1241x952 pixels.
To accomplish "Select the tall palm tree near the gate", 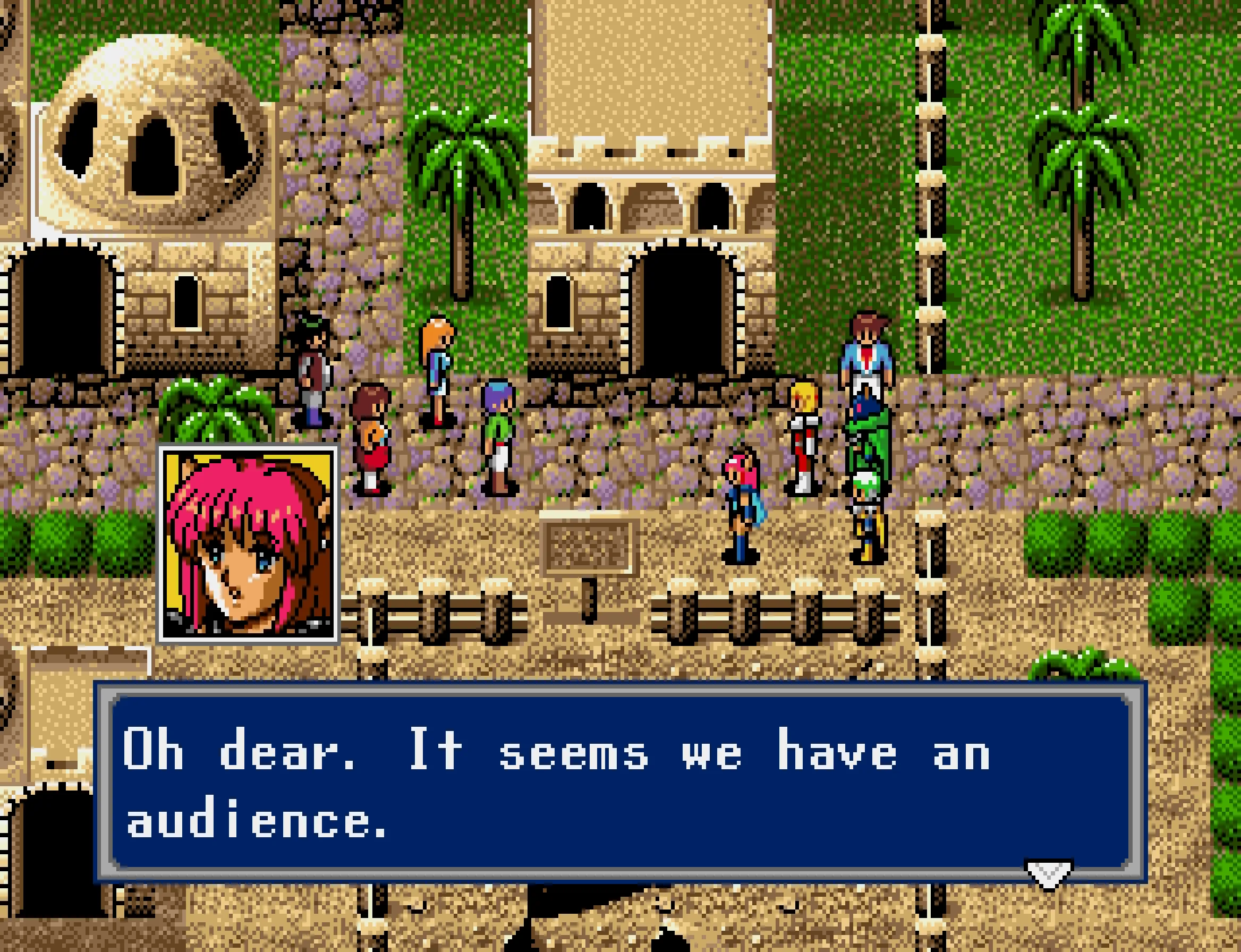I will [x=459, y=187].
